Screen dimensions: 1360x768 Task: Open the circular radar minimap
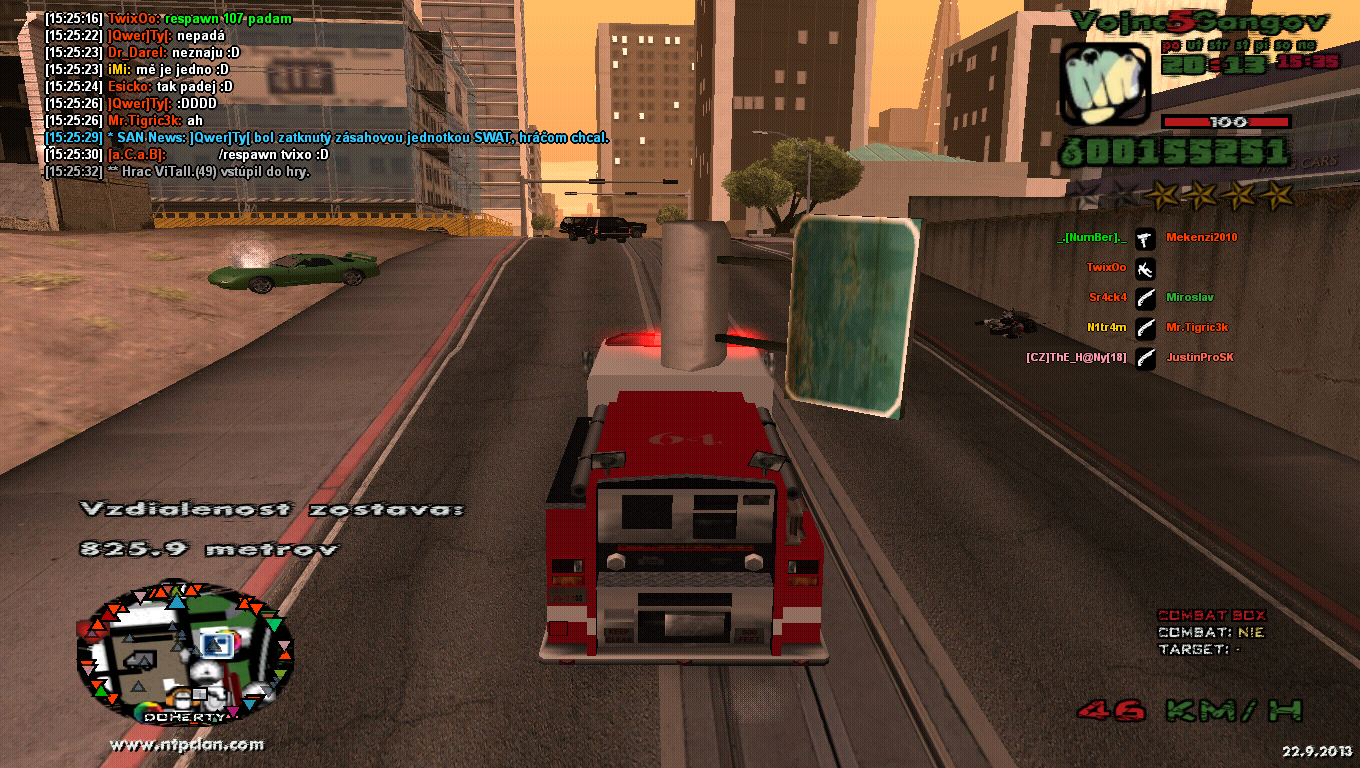point(185,657)
